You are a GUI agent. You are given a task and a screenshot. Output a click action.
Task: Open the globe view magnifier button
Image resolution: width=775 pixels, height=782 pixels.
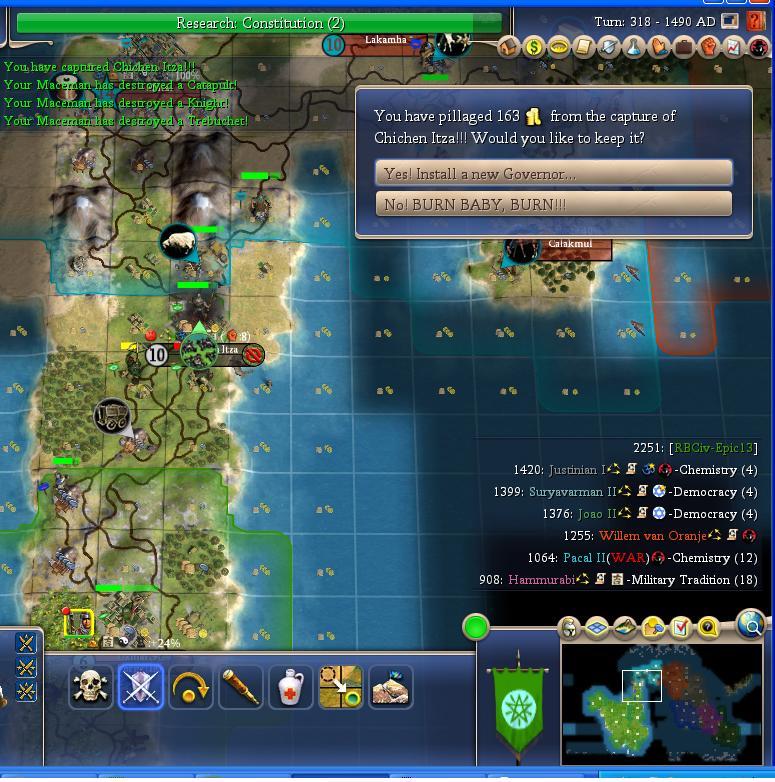[x=750, y=626]
